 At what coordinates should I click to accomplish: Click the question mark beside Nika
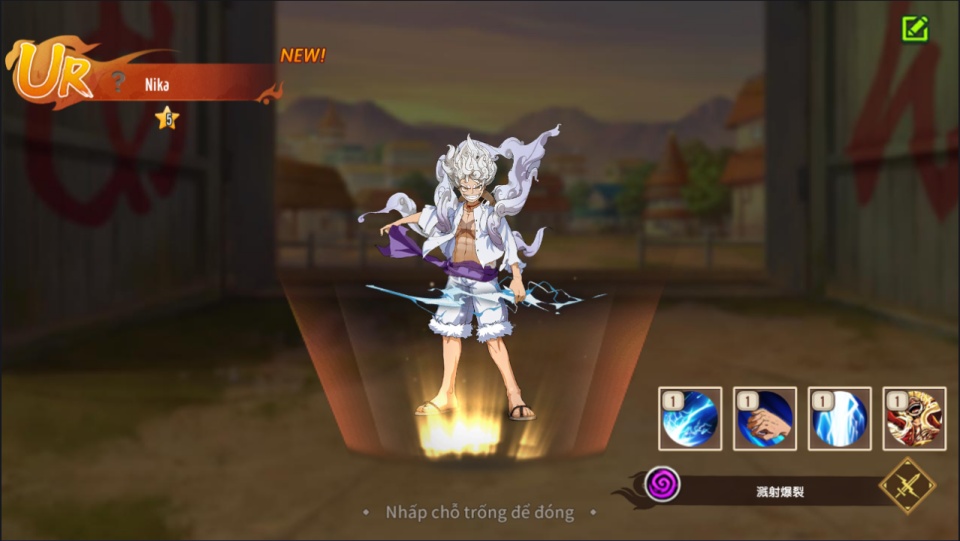(119, 83)
